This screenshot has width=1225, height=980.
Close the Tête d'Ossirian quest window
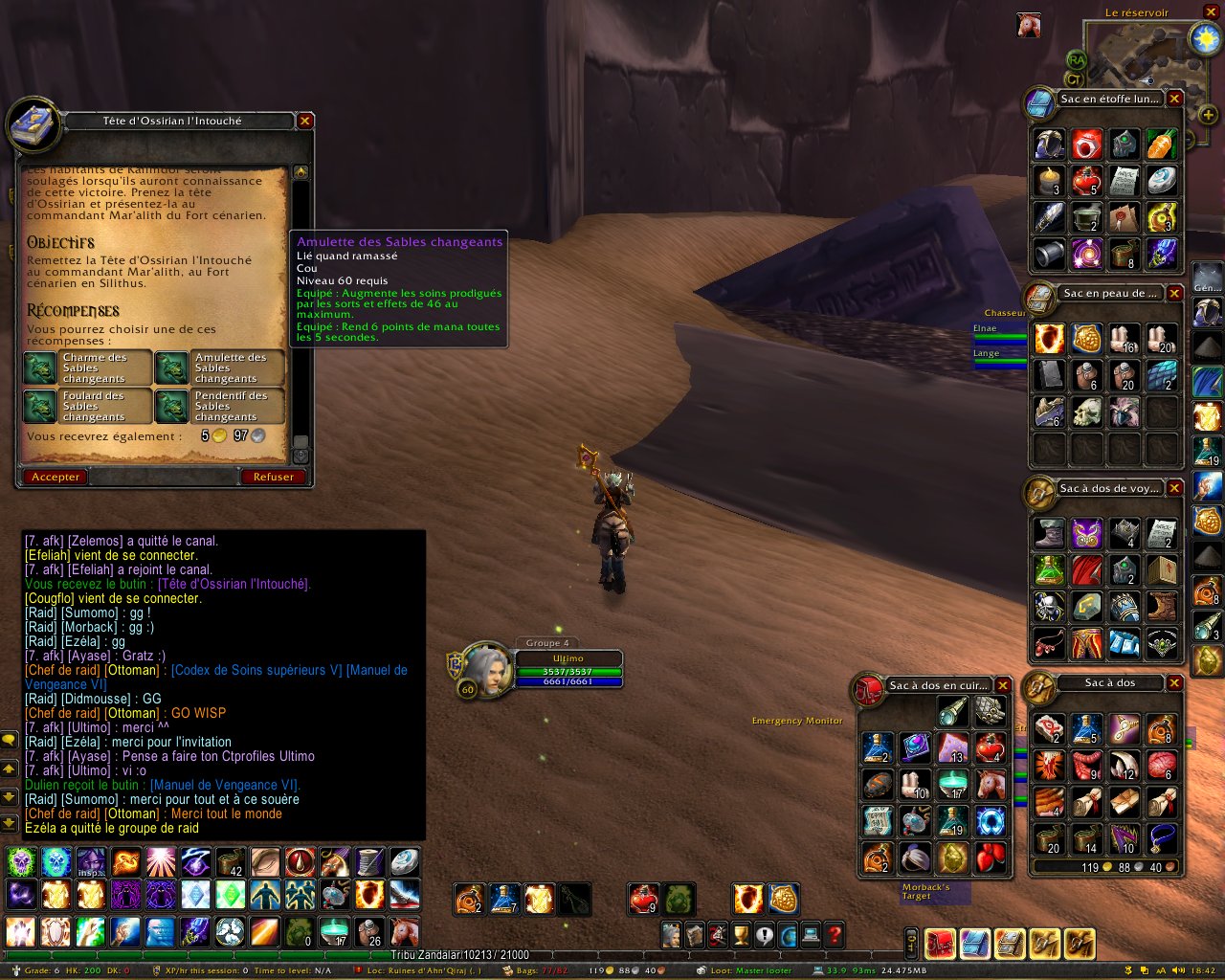(x=304, y=121)
